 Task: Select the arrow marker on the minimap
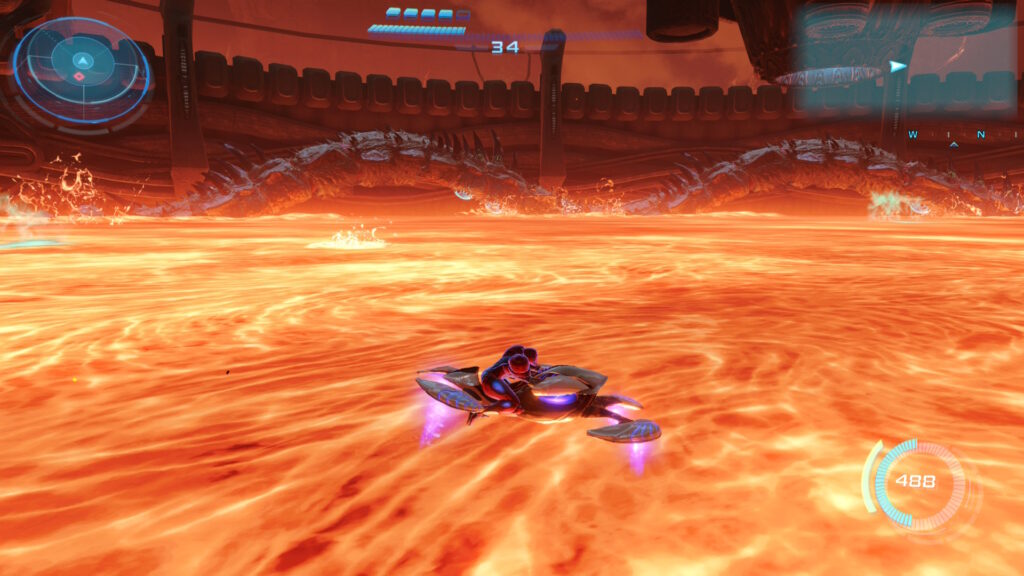[x=897, y=67]
